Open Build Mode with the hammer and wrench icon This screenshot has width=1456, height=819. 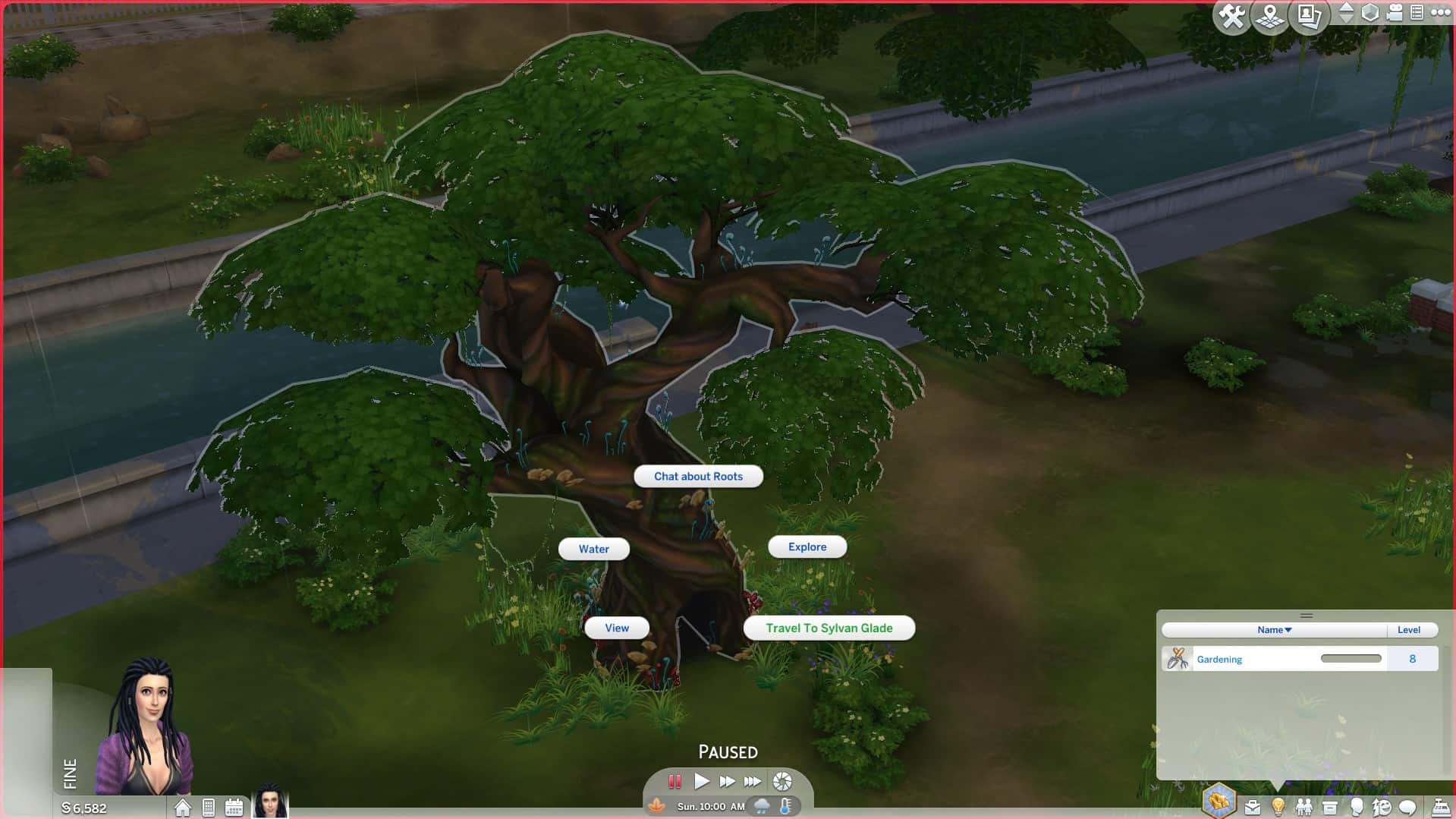[1231, 16]
